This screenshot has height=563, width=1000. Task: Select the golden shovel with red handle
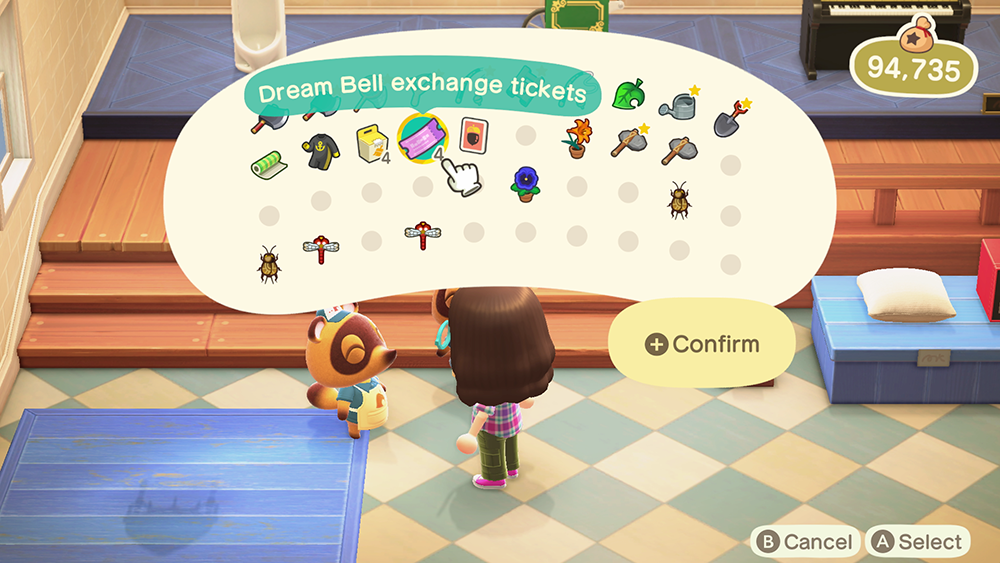(x=731, y=118)
